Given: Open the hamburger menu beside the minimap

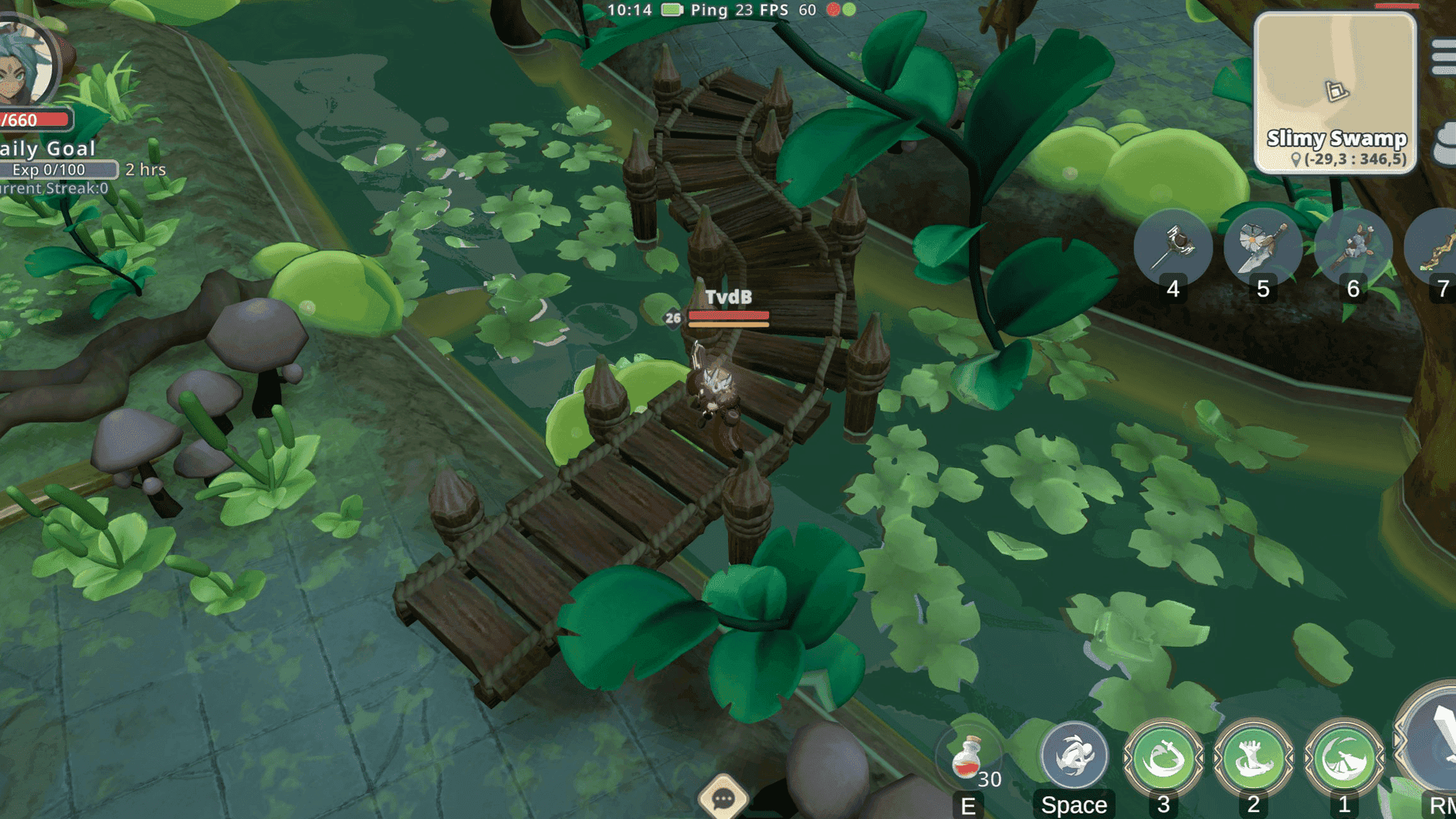Looking at the screenshot, I should tap(1445, 57).
